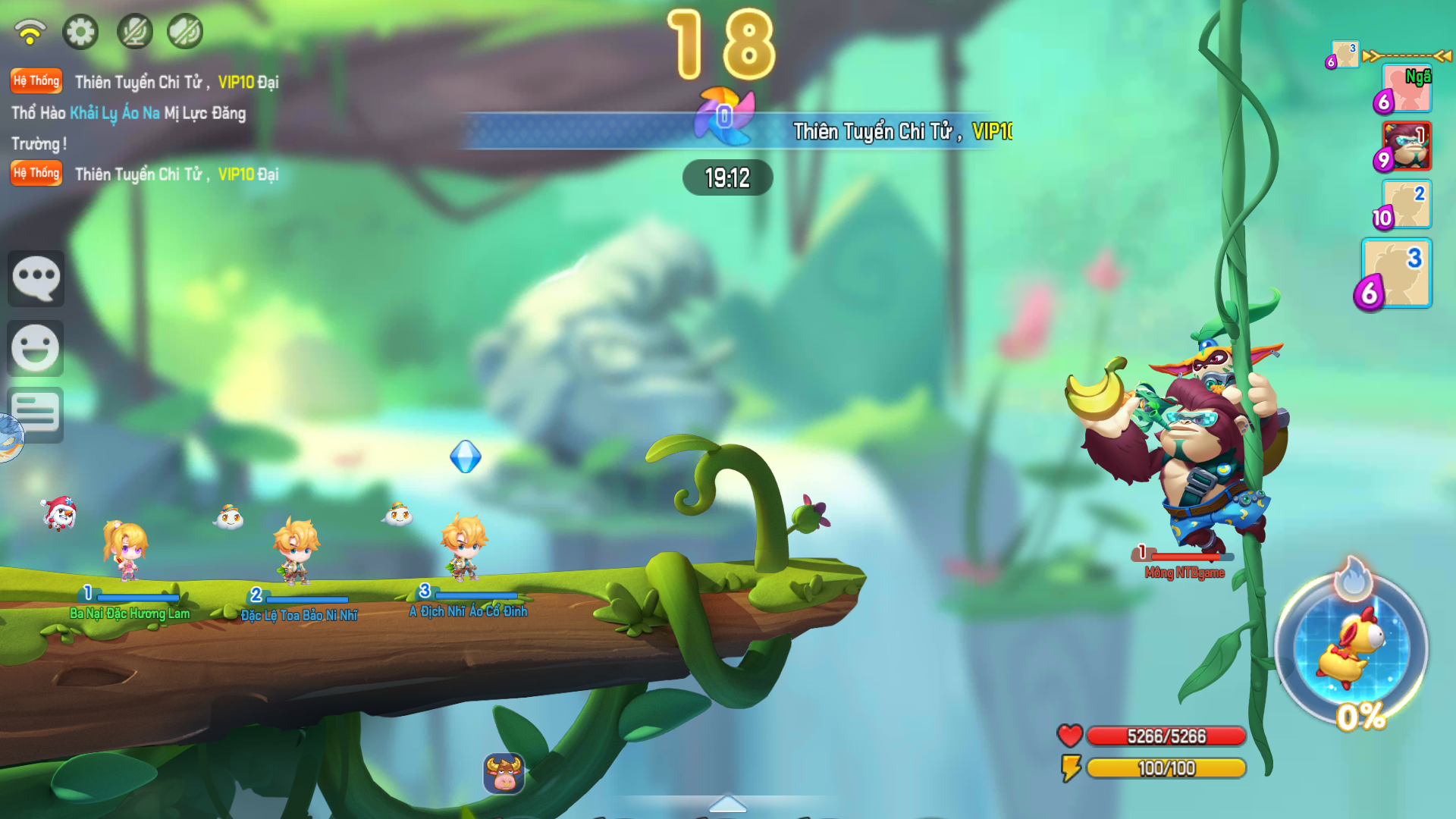Screen dimensions: 1456x819
Task: Select the large turn card numbered 3
Action: tap(1397, 273)
